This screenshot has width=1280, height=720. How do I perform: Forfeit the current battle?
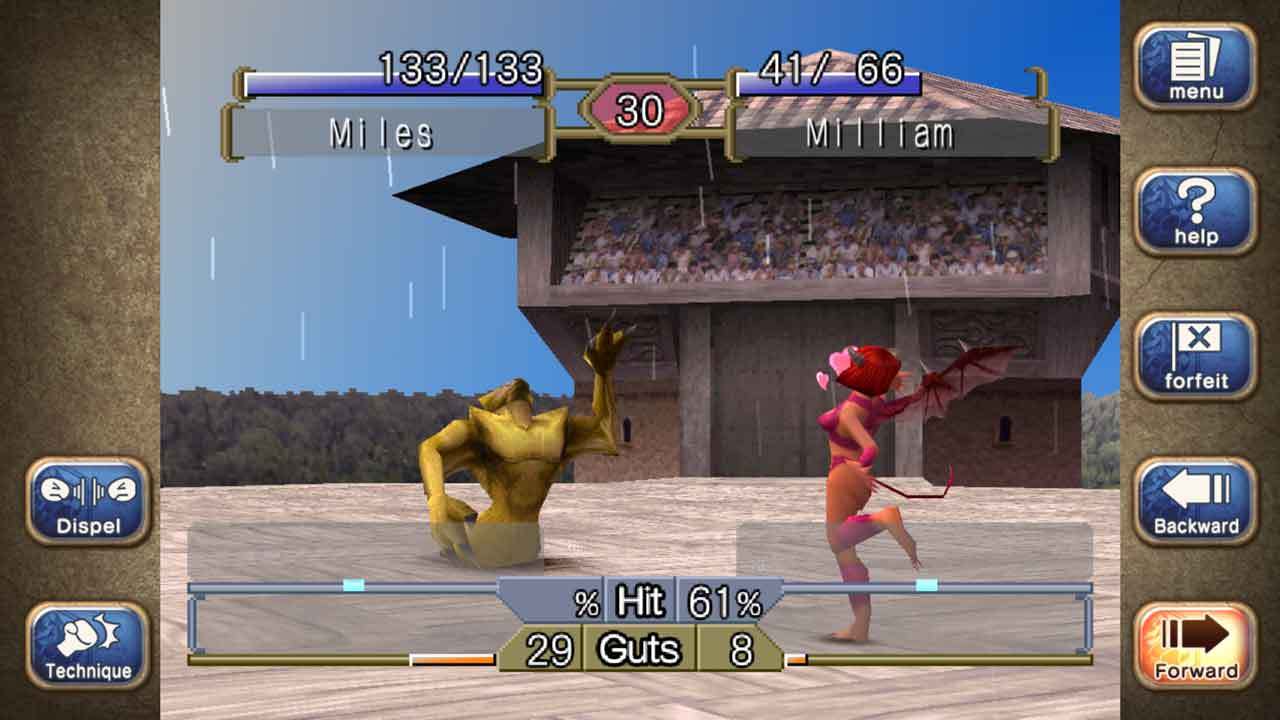click(1195, 356)
